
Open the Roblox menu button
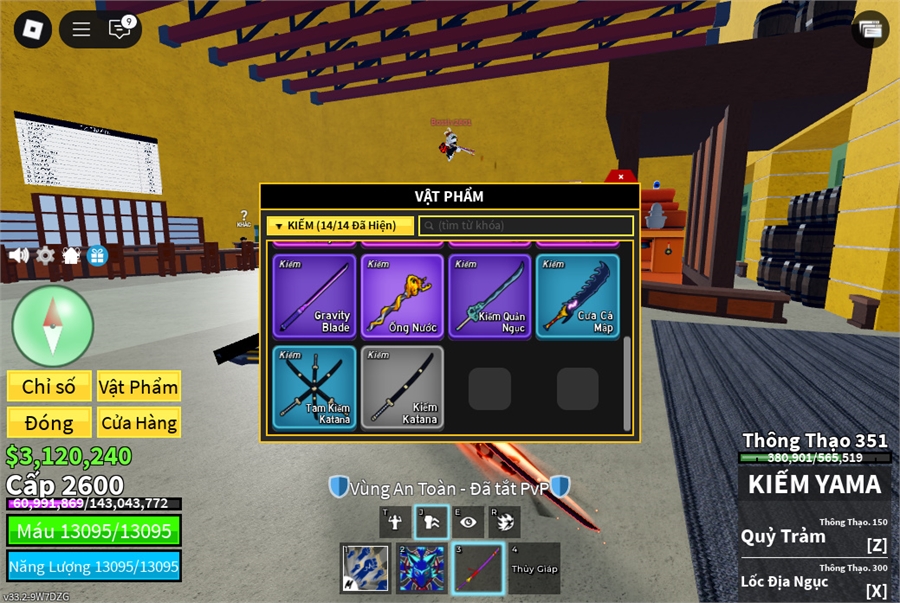33,30
